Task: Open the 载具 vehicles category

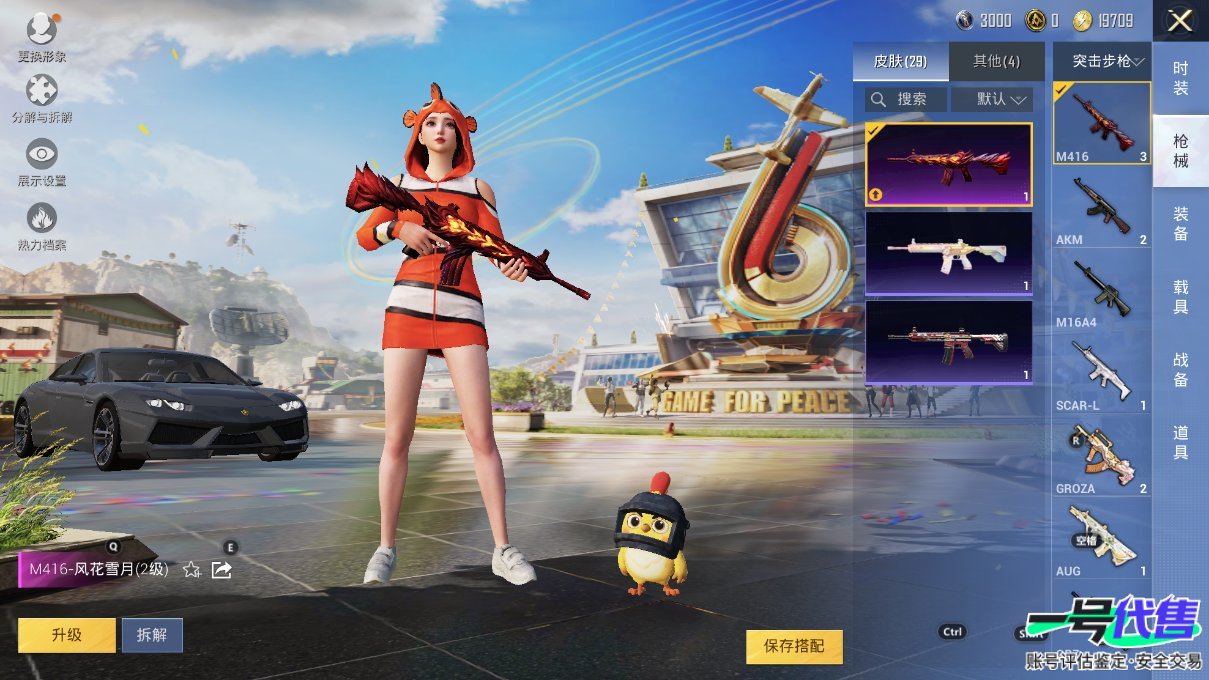Action: click(1180, 297)
